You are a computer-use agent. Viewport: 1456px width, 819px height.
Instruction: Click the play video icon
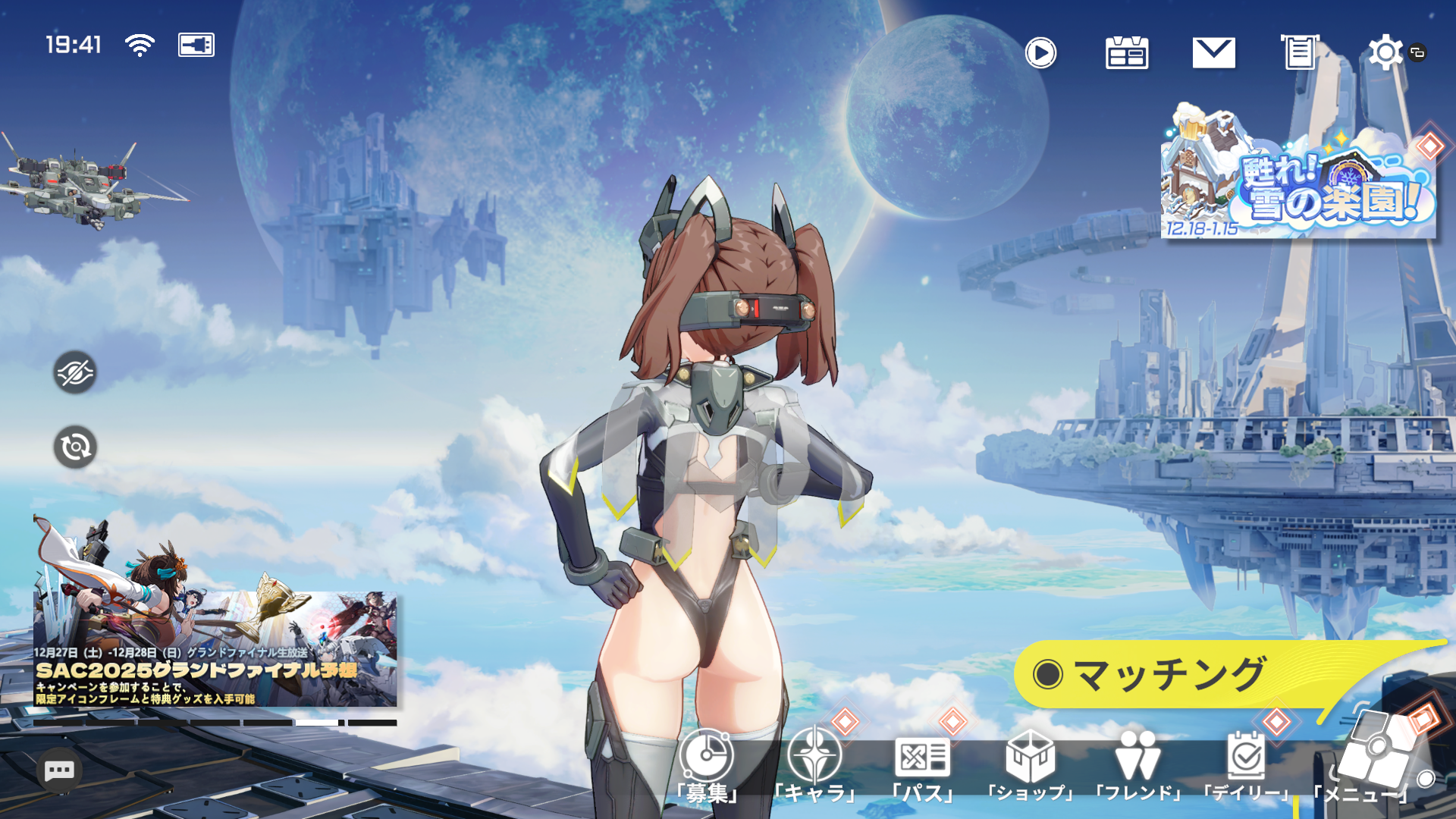[x=1040, y=52]
